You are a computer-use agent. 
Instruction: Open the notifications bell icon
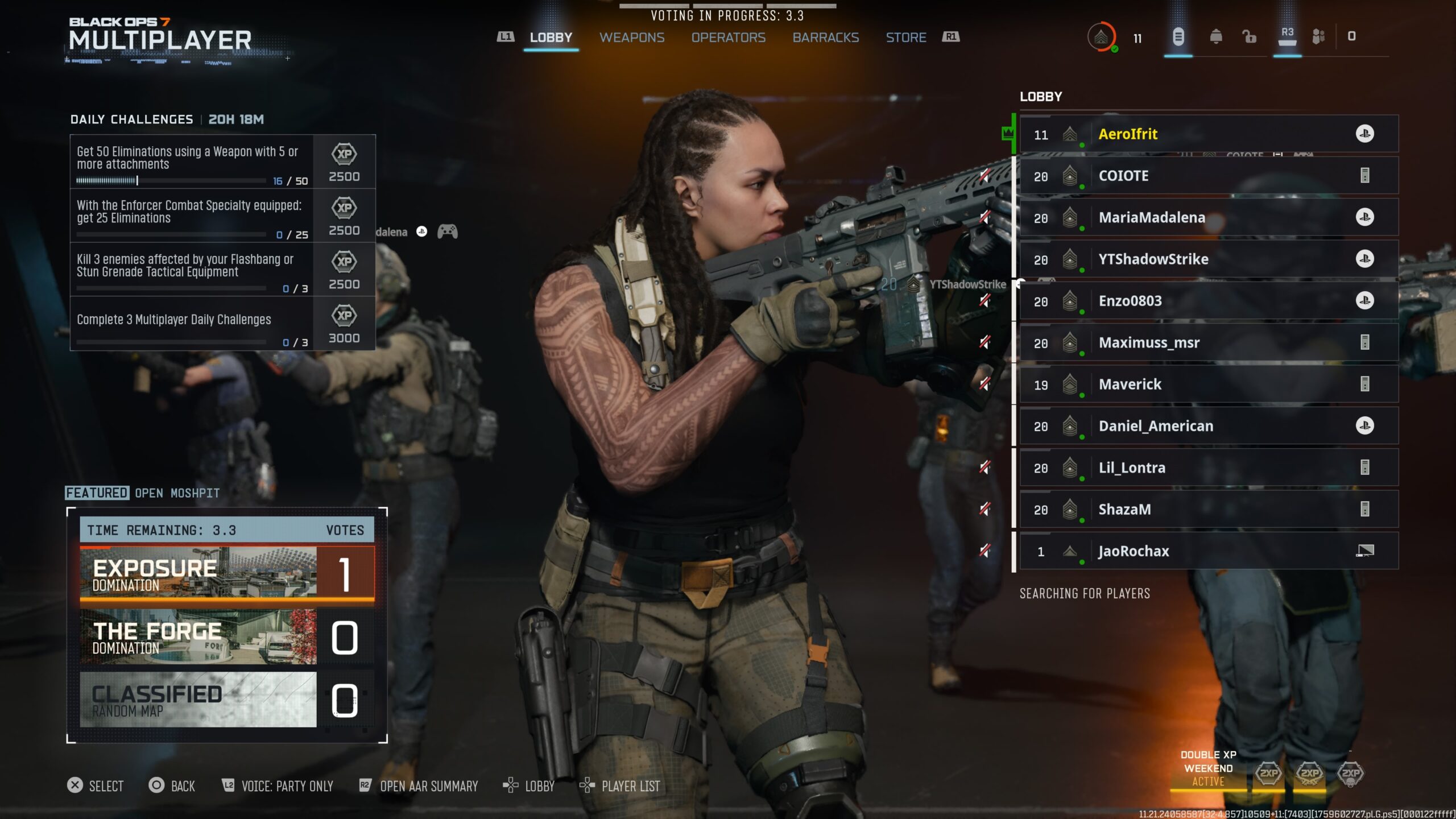[x=1215, y=37]
